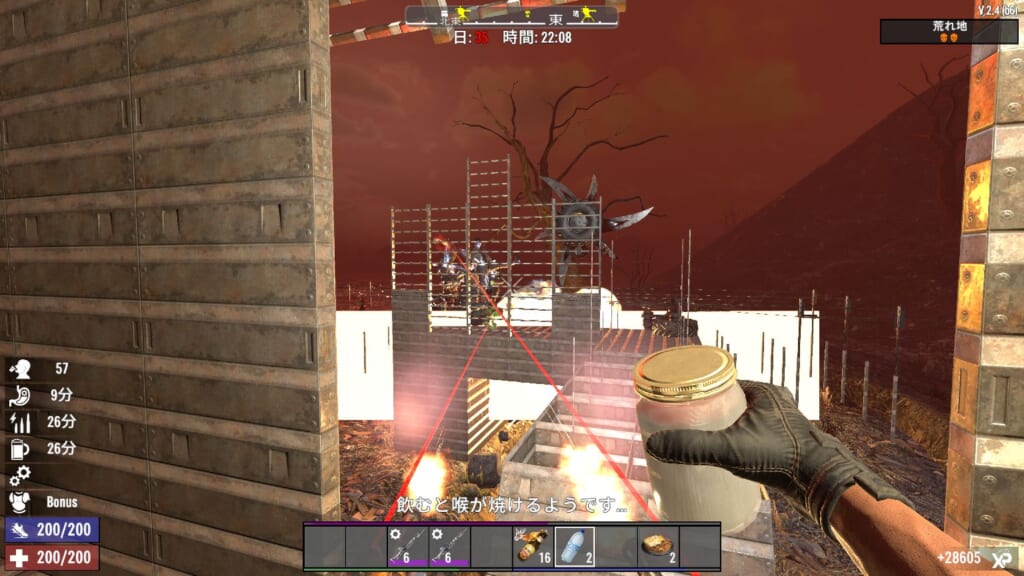1024x576 pixels.
Task: Click the compass bar at the top
Action: click(x=511, y=17)
